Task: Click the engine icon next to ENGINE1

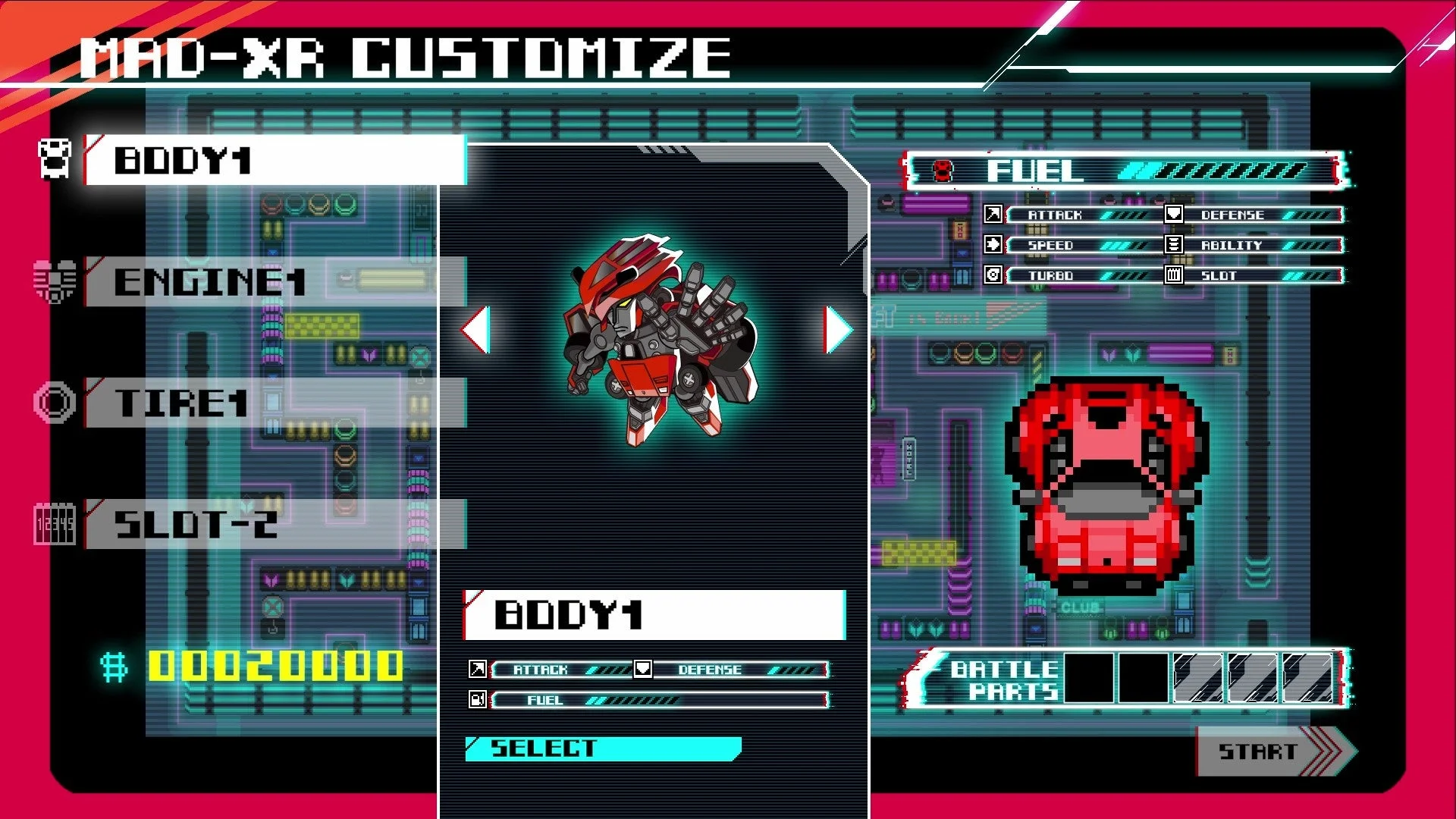Action: 53,281
